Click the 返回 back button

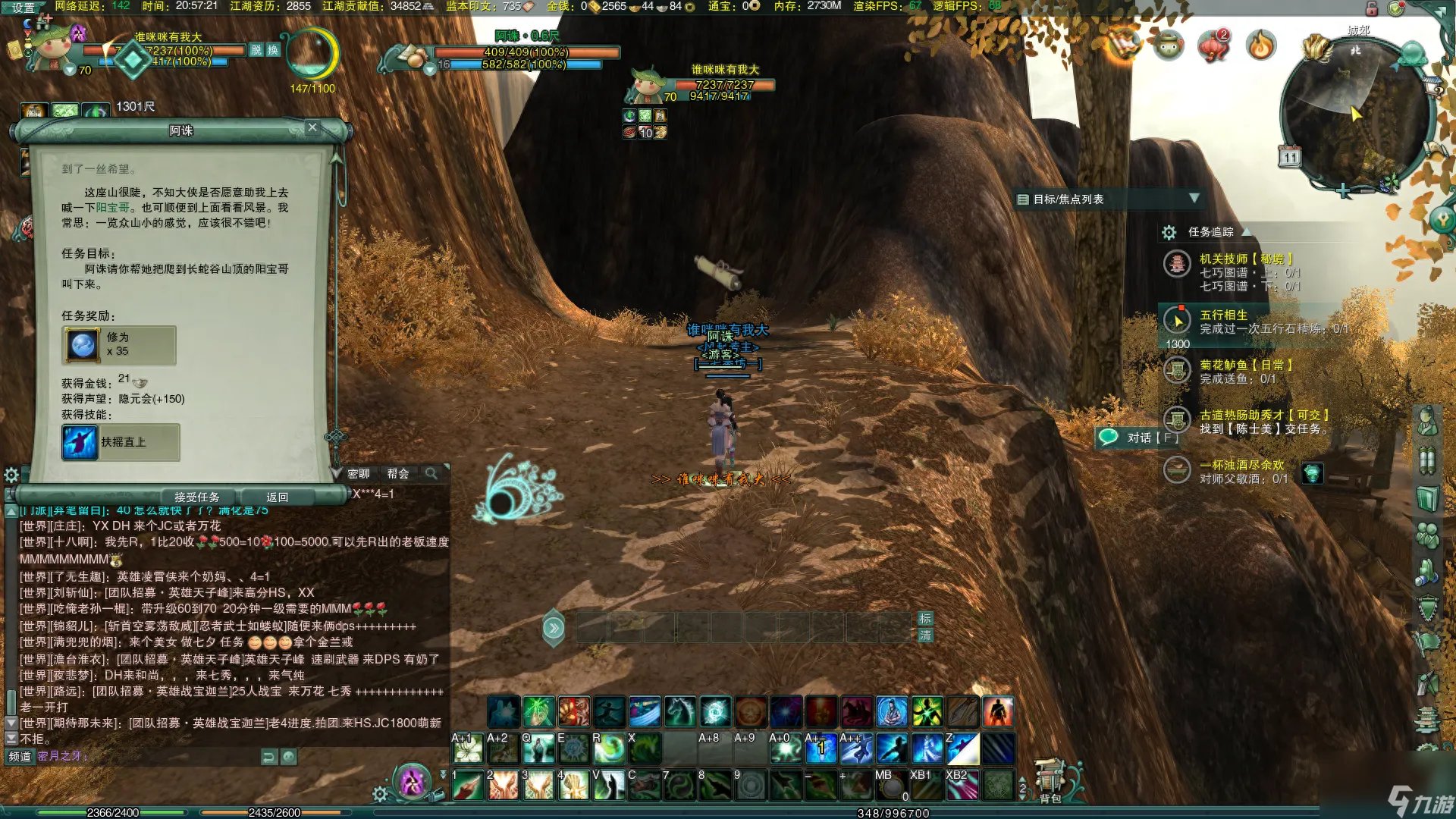277,497
